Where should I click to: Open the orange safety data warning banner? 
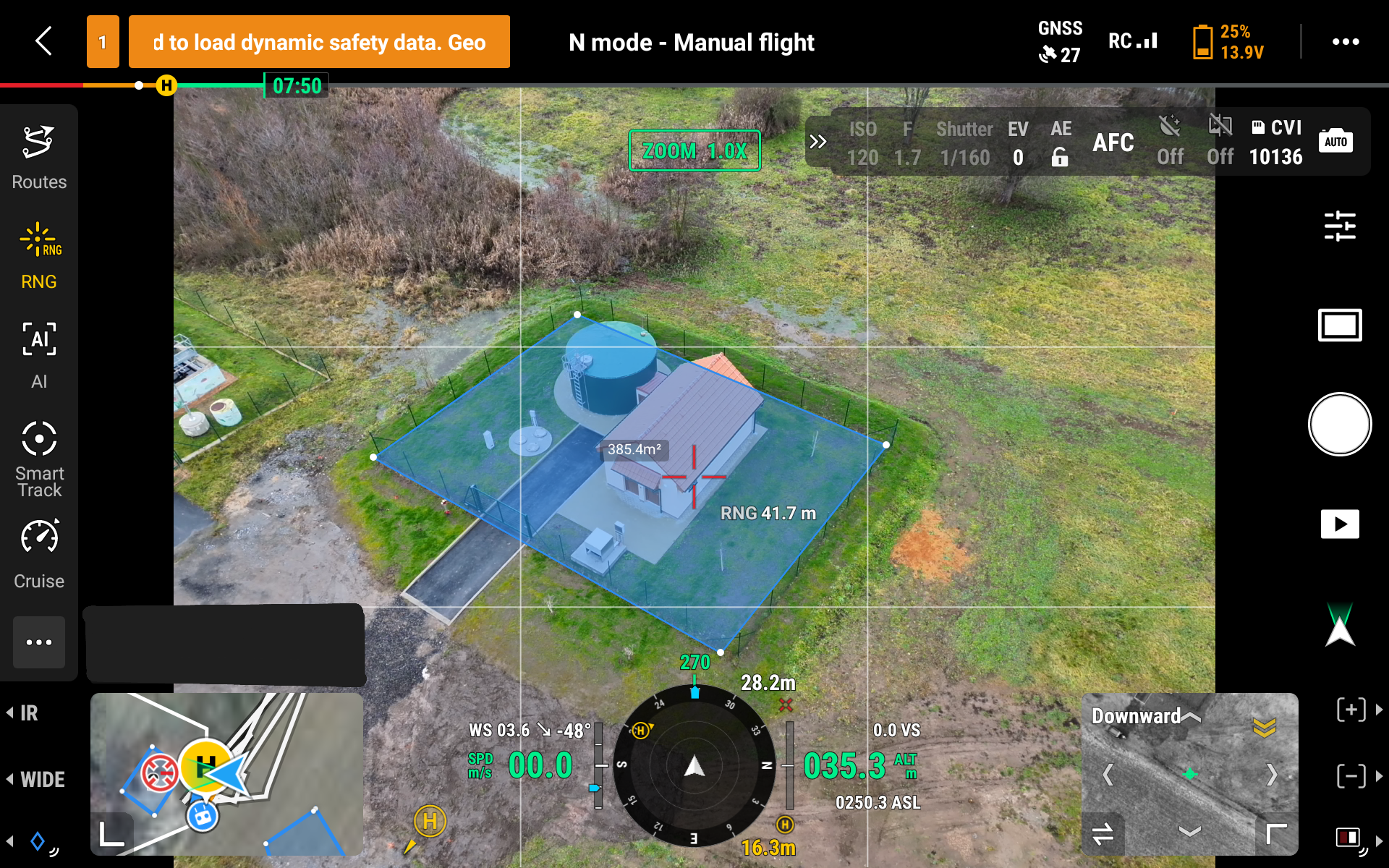point(319,42)
